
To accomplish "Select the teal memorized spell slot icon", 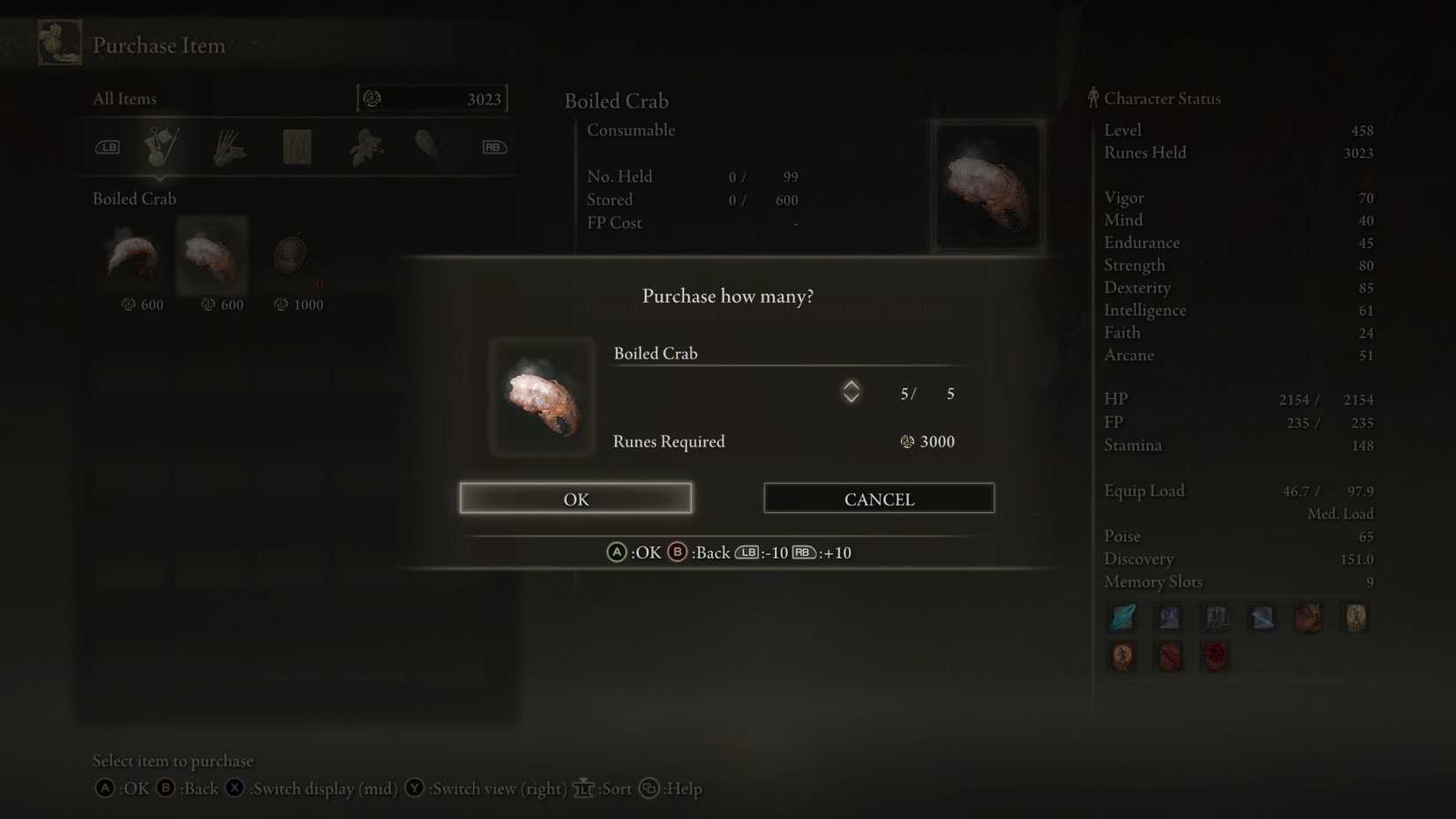I will tap(1122, 617).
